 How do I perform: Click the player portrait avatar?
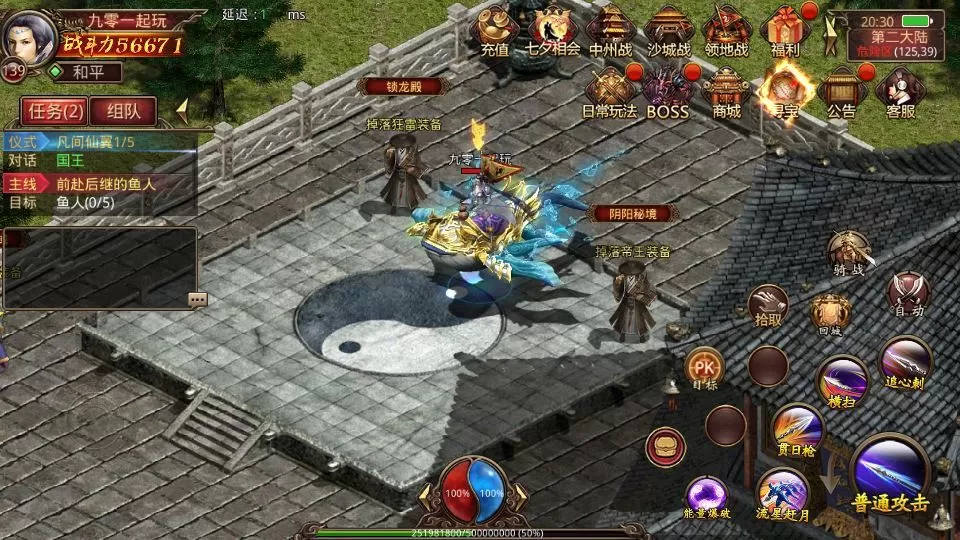28,38
